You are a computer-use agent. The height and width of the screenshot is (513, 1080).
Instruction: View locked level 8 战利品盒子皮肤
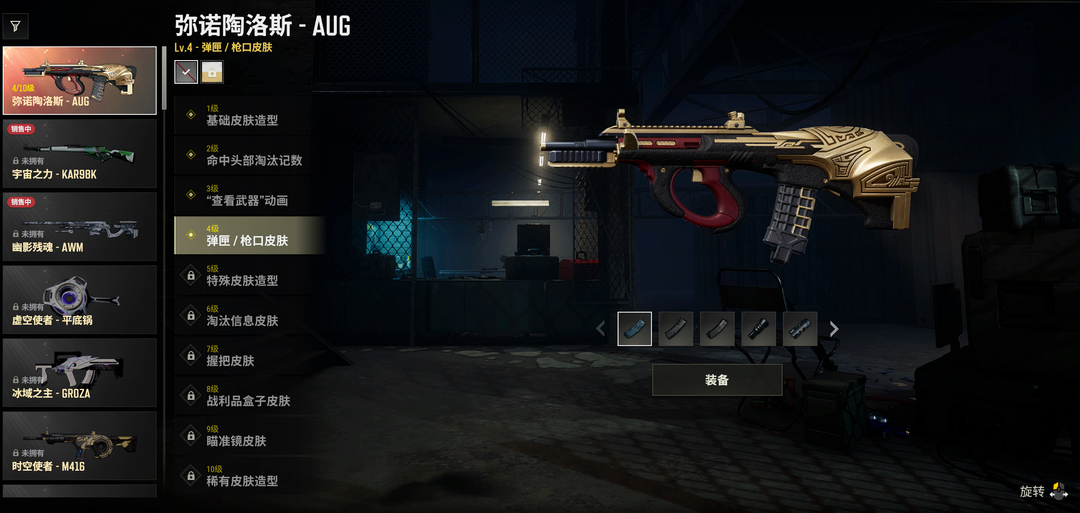(248, 396)
